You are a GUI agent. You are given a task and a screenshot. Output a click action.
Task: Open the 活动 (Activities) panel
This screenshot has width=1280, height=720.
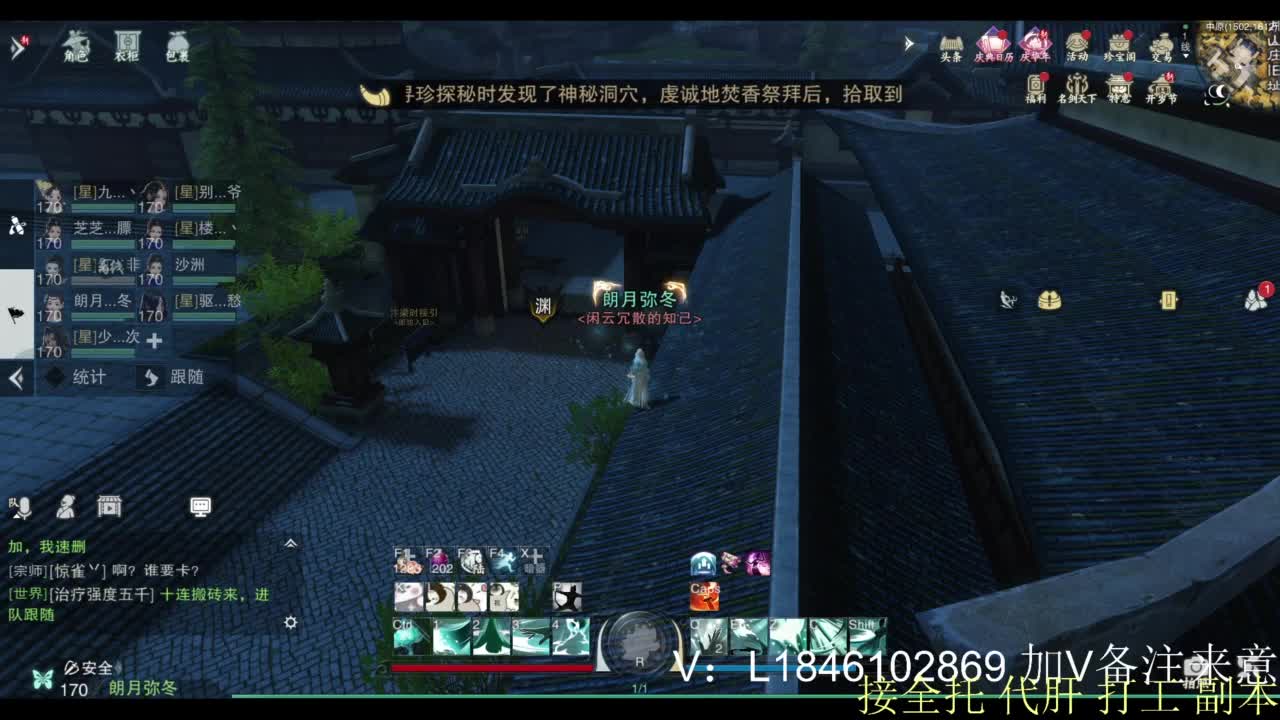(1077, 45)
